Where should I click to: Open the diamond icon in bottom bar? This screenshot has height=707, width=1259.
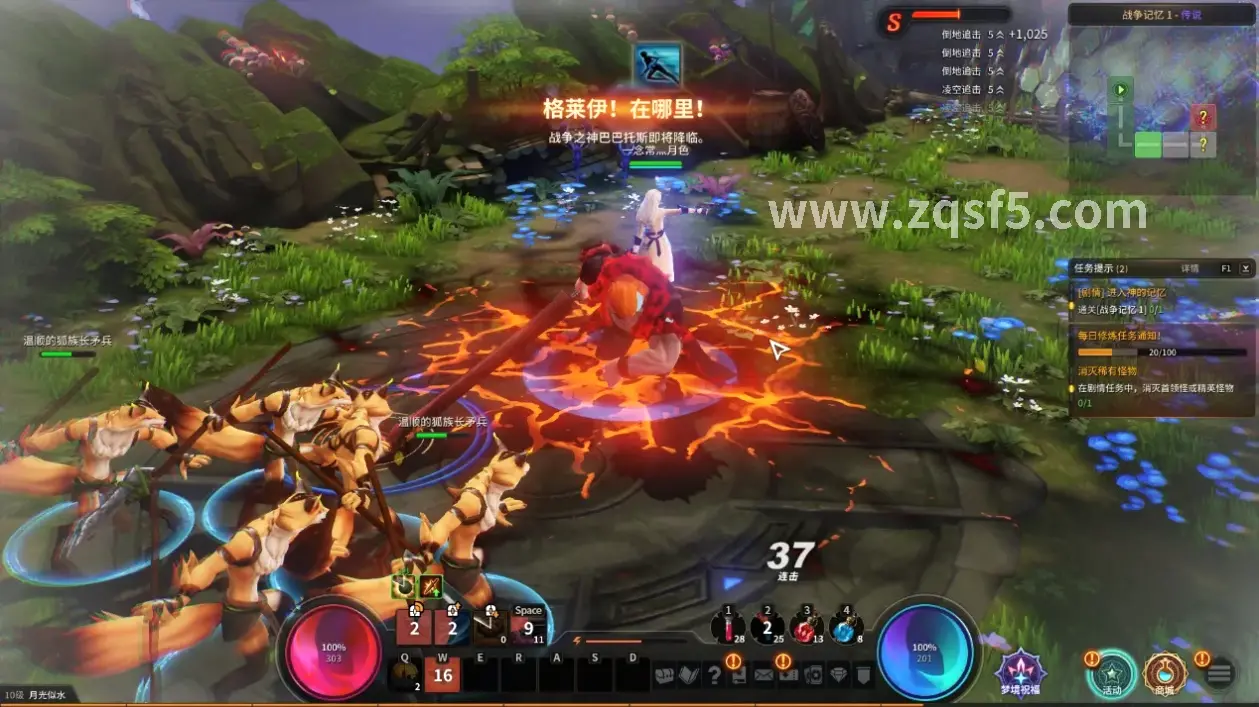pos(838,675)
